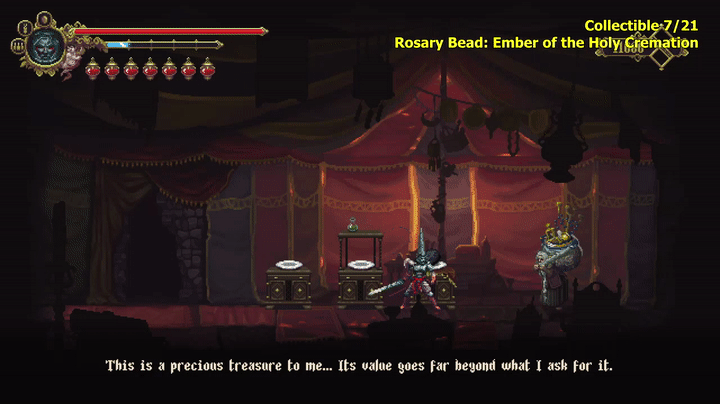
Task: Click the Tears of Atonement emblem
Action: pyautogui.click(x=661, y=57)
